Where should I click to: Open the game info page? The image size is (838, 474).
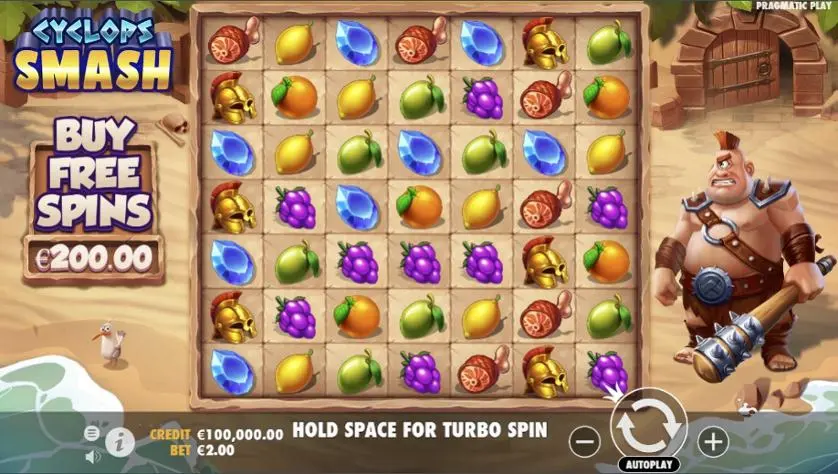tap(119, 440)
